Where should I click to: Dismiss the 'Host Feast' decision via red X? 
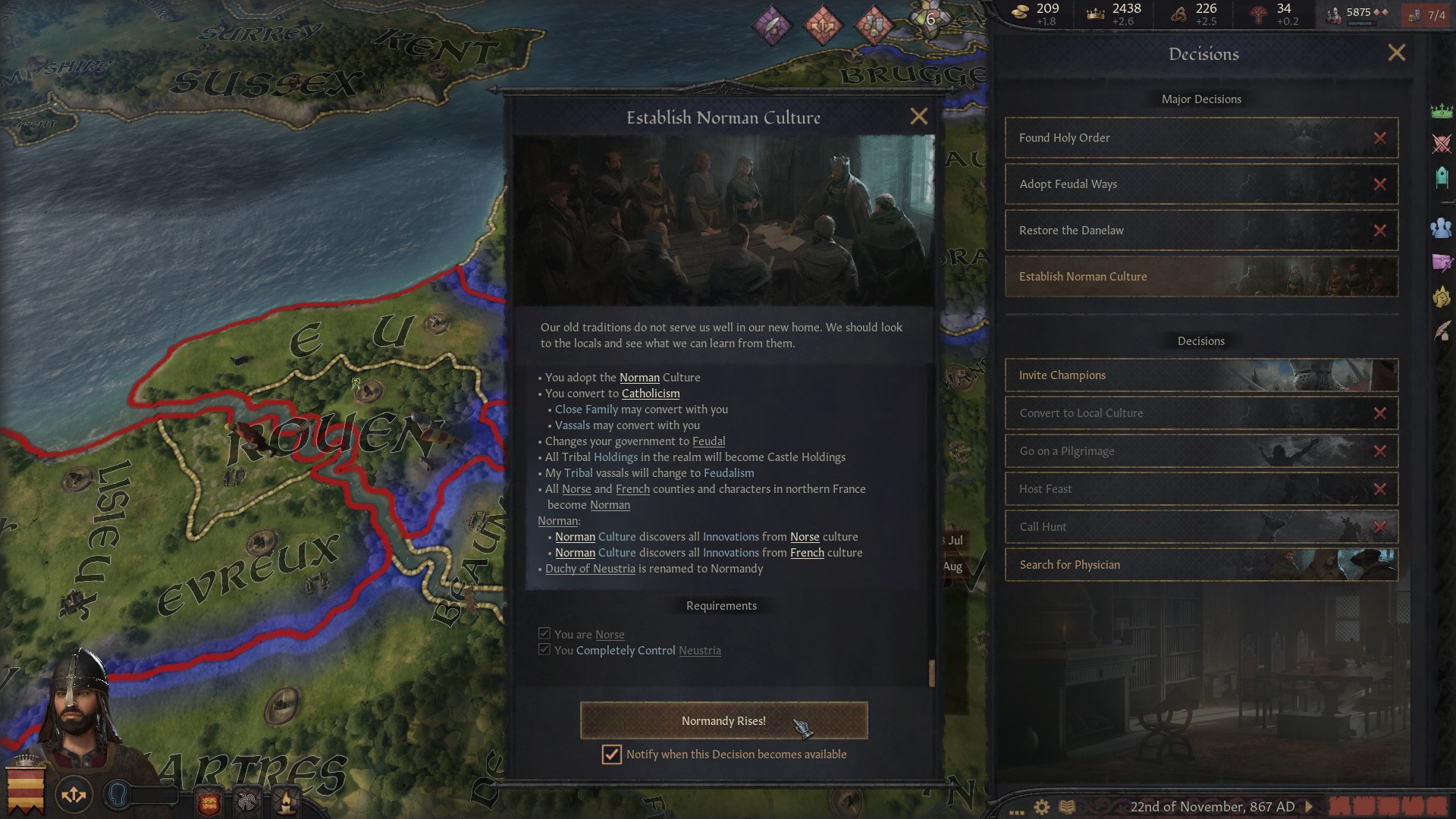tap(1379, 489)
